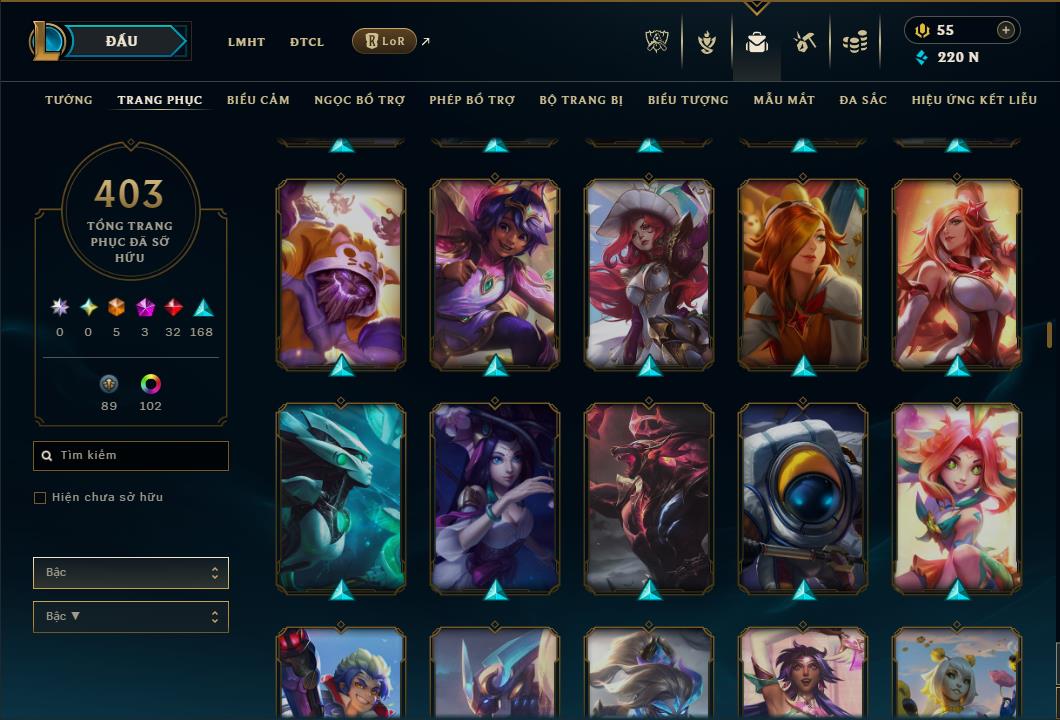Viewport: 1060px width, 720px height.
Task: Toggle the Hiện chưa sở hữu checkbox
Action: (40, 498)
